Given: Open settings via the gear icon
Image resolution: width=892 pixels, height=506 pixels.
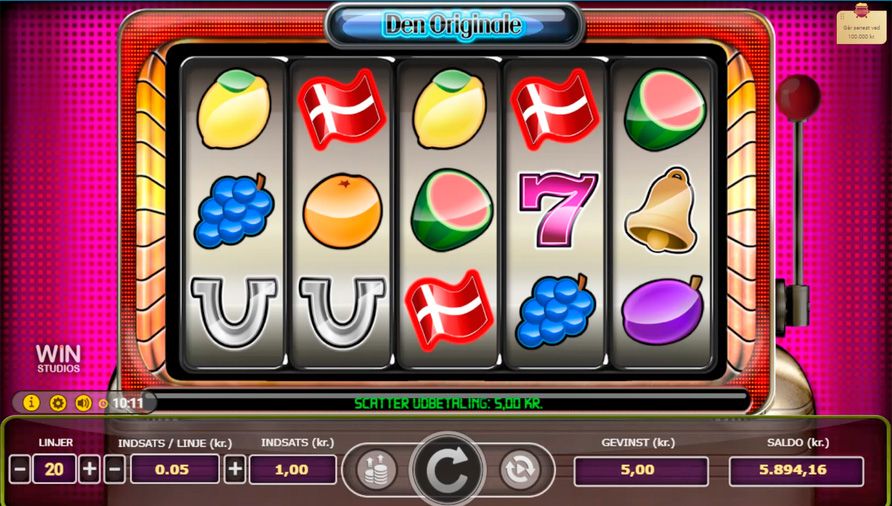Looking at the screenshot, I should coord(57,403).
